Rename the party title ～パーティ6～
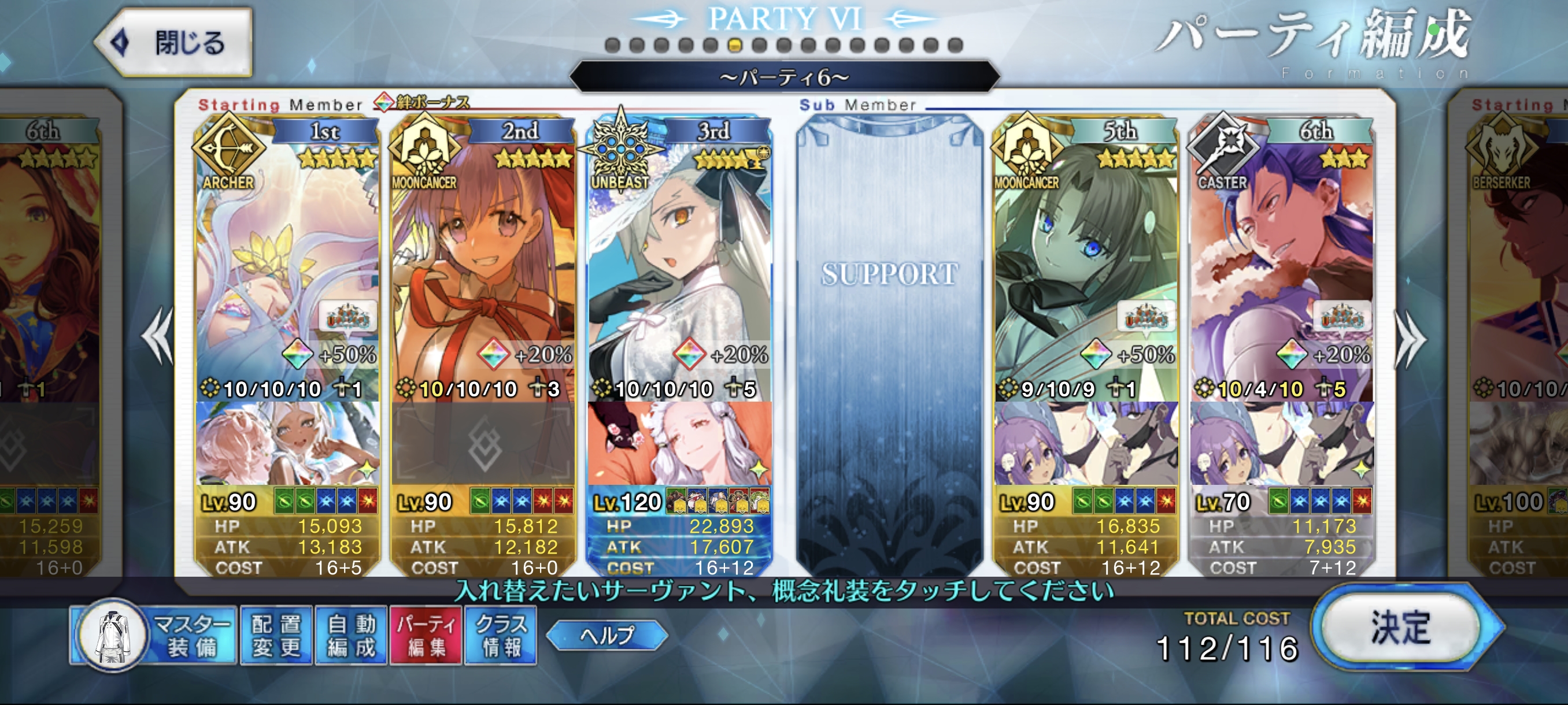 (784, 77)
